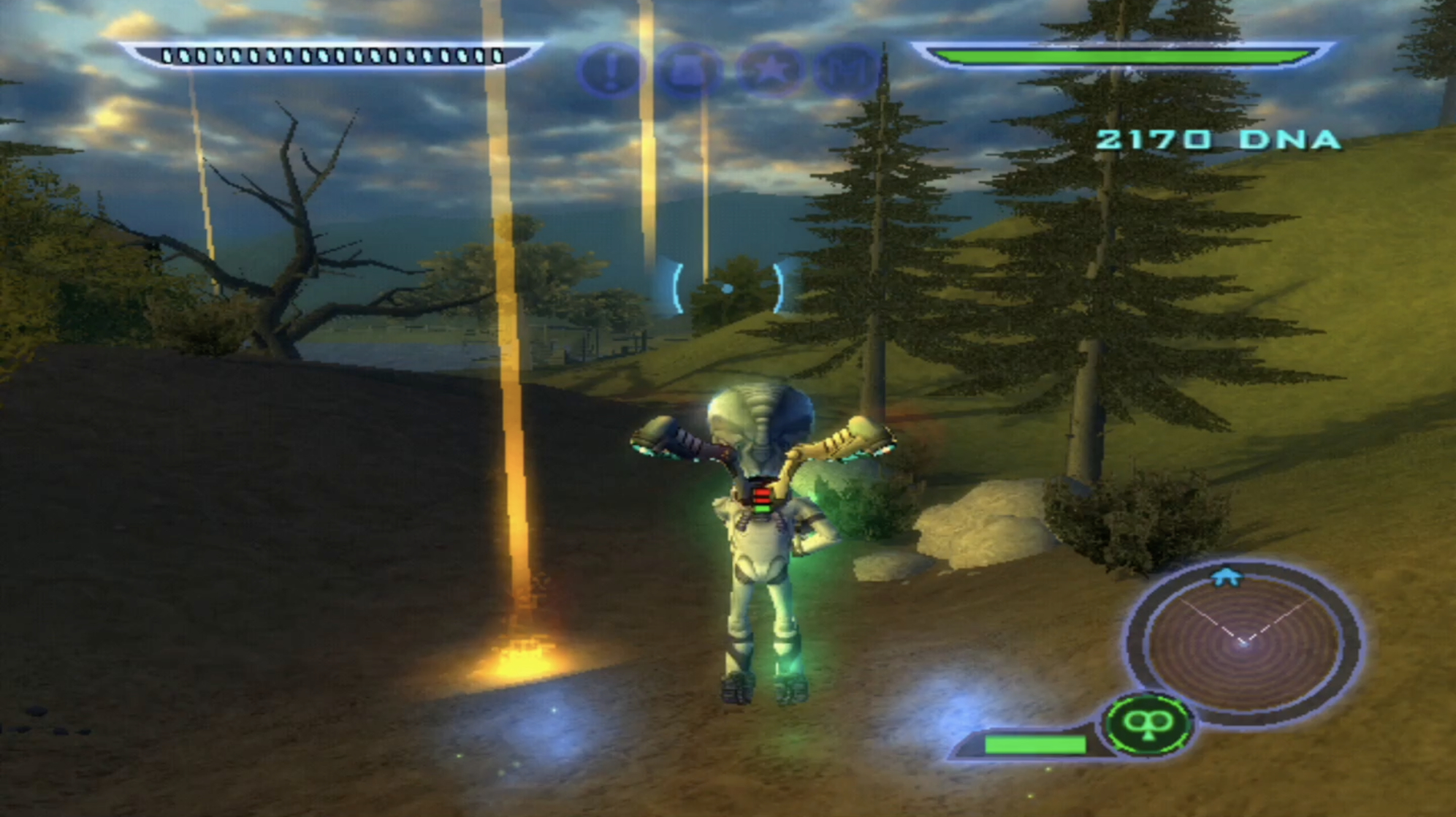Click the segmented ammo gauge top left
The image size is (1456, 817).
pos(332,53)
